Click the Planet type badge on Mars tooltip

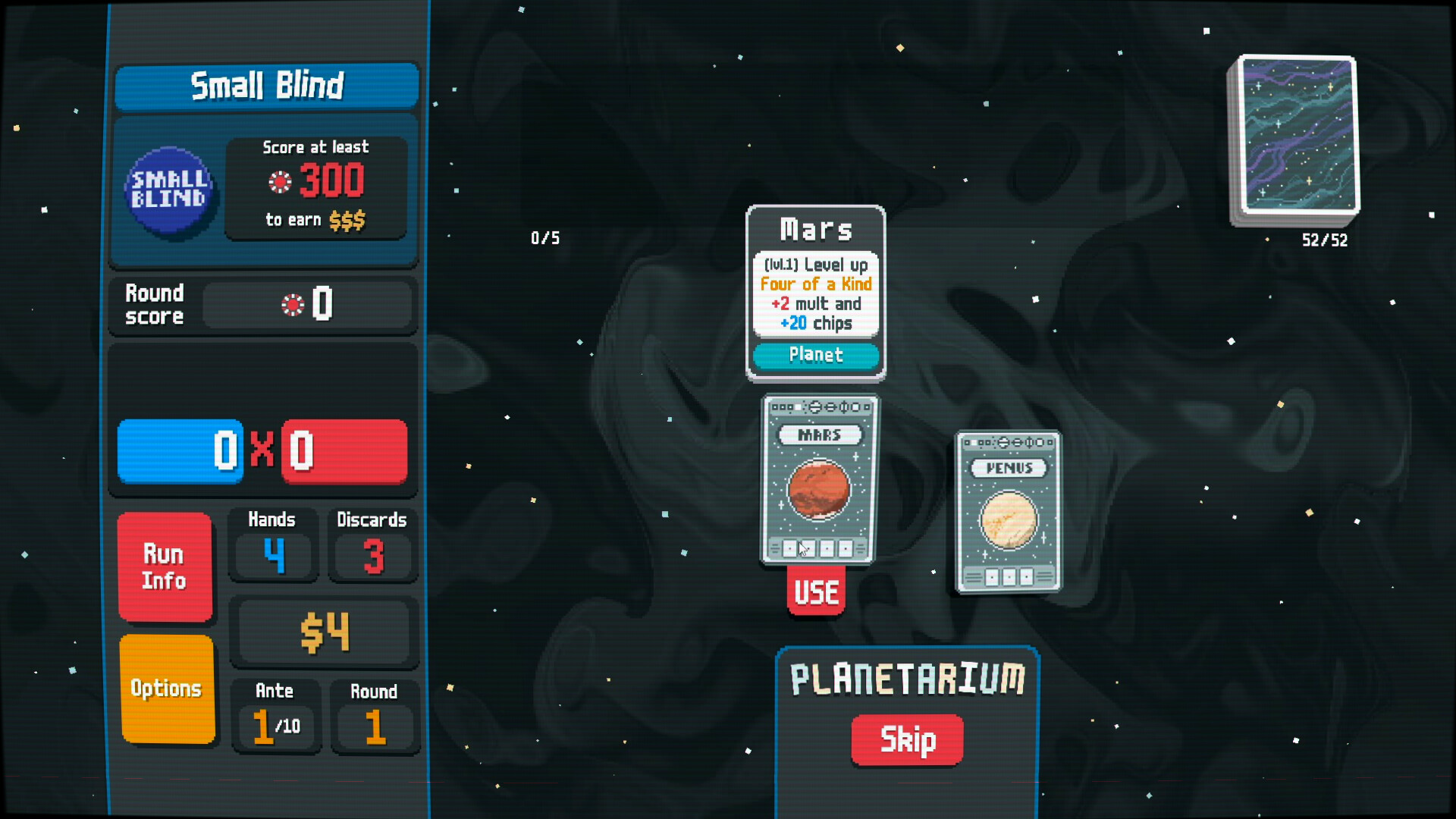(x=816, y=356)
